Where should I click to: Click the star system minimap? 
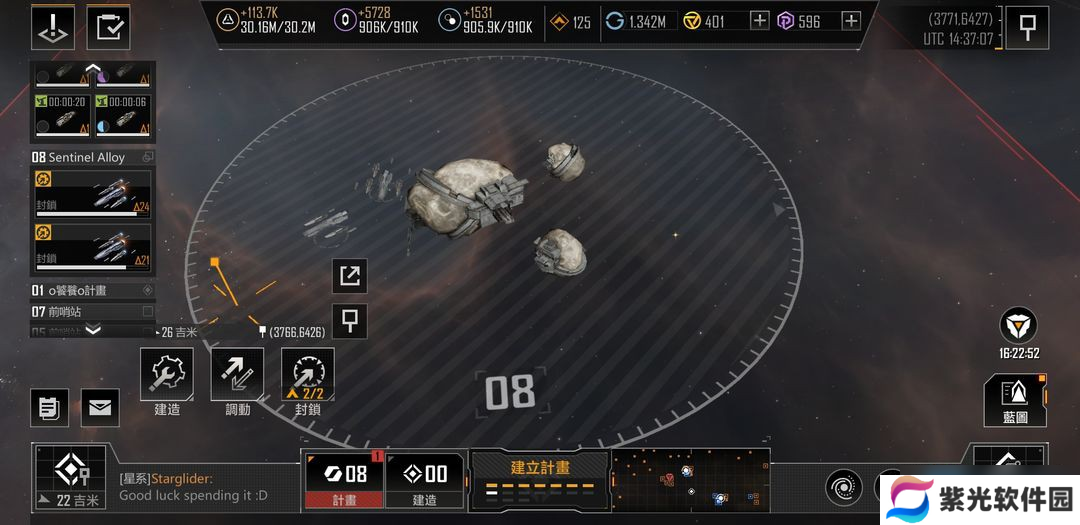690,480
